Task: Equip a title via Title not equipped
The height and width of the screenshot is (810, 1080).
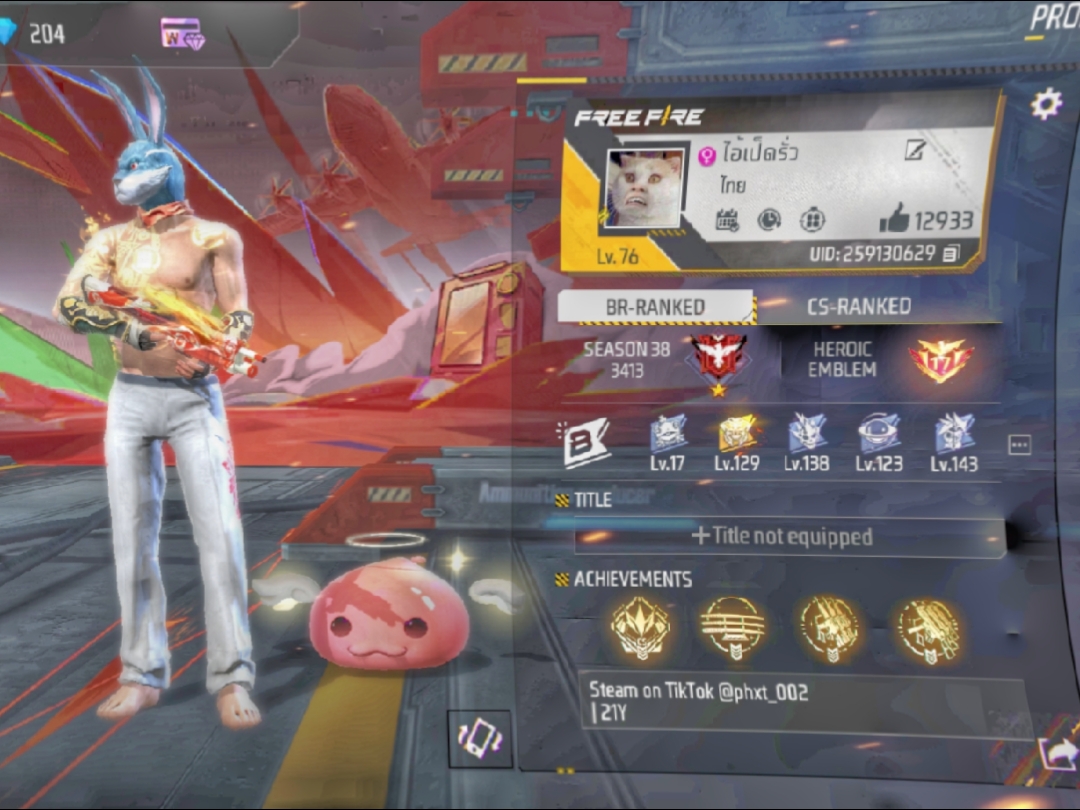Action: [x=782, y=537]
